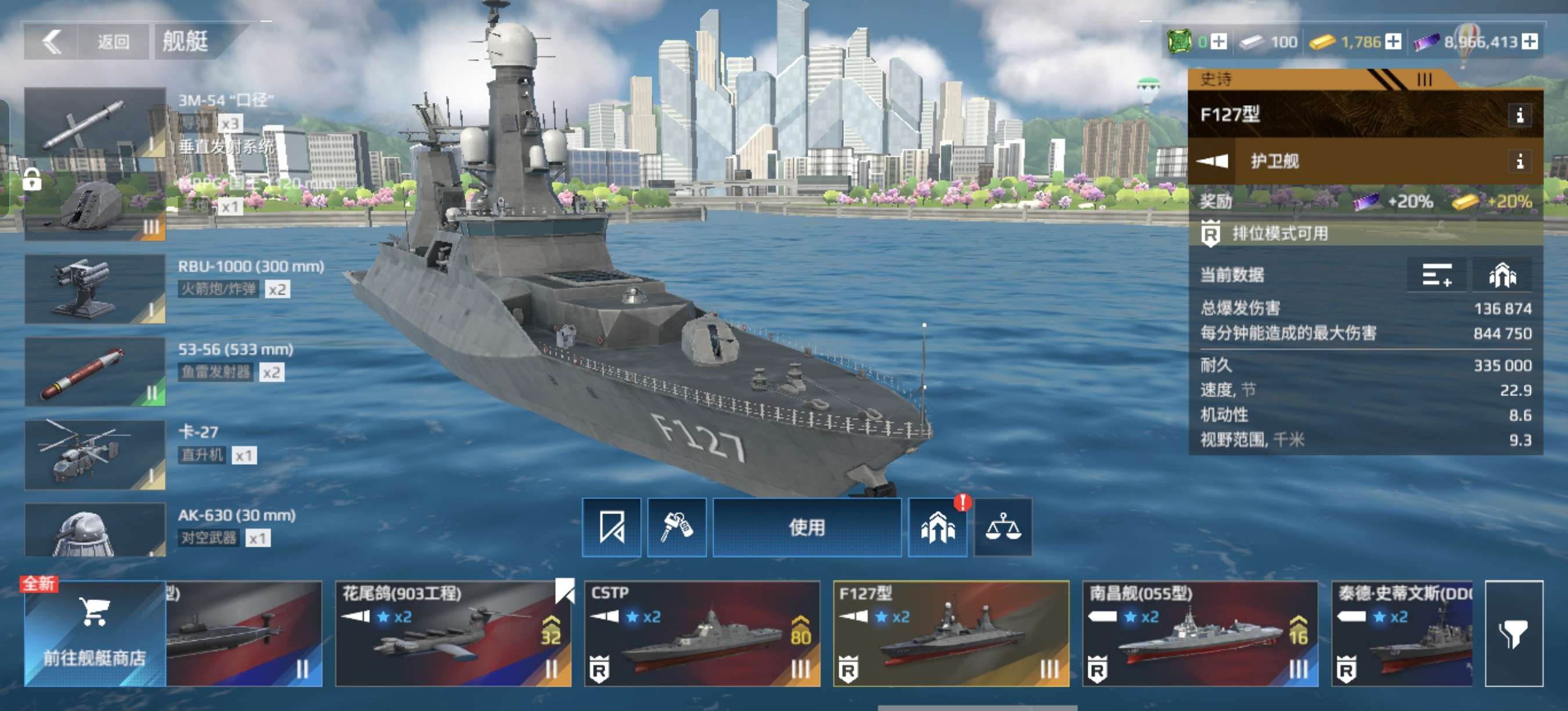This screenshot has height=711, width=1568.
Task: Go back with the 返回 button
Action: coord(85,41)
